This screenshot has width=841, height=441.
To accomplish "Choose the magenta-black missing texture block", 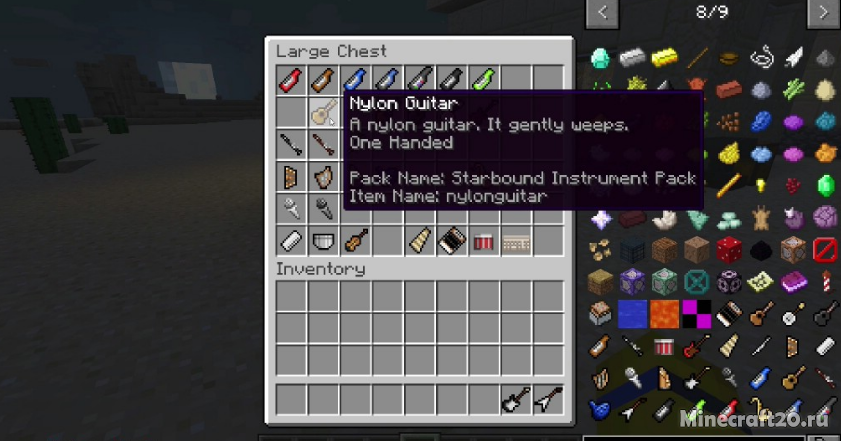I will (x=697, y=314).
